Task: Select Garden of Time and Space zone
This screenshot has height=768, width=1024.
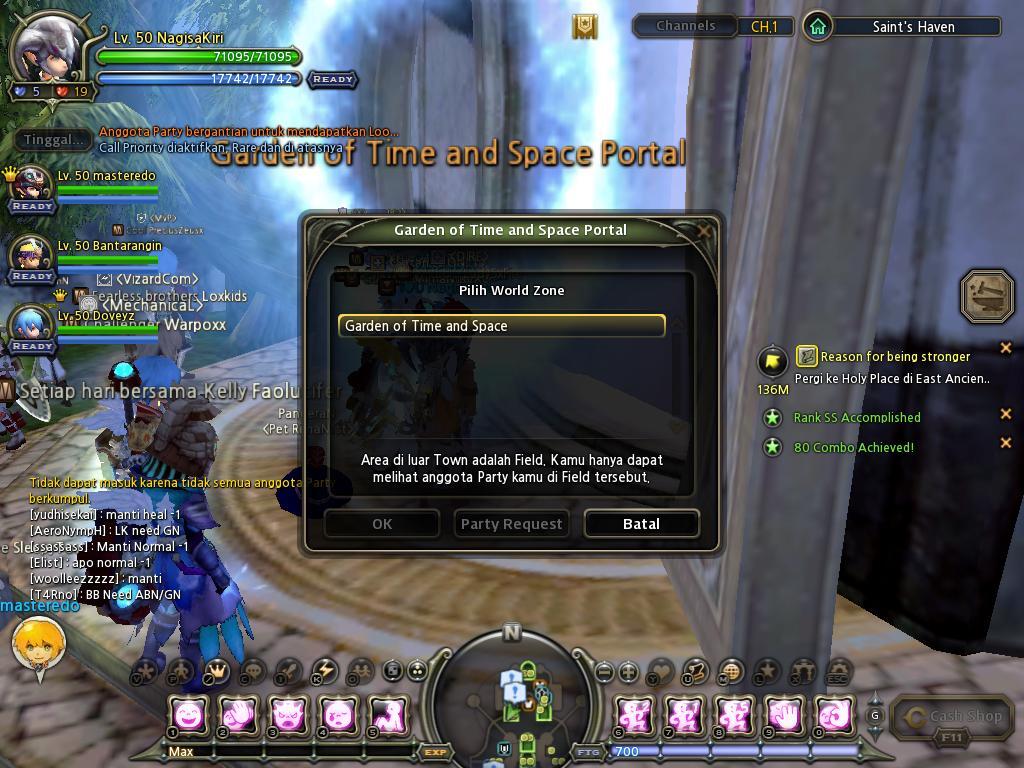Action: coord(501,326)
